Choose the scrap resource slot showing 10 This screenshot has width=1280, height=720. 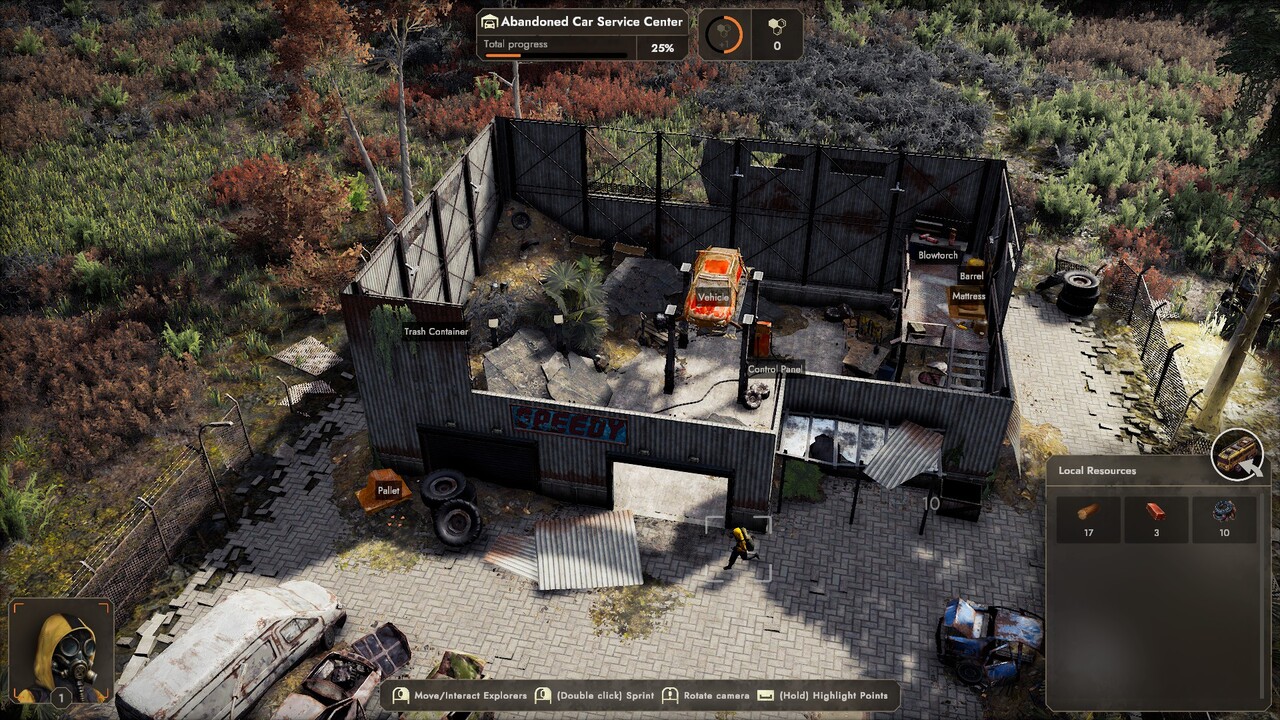(x=1224, y=519)
